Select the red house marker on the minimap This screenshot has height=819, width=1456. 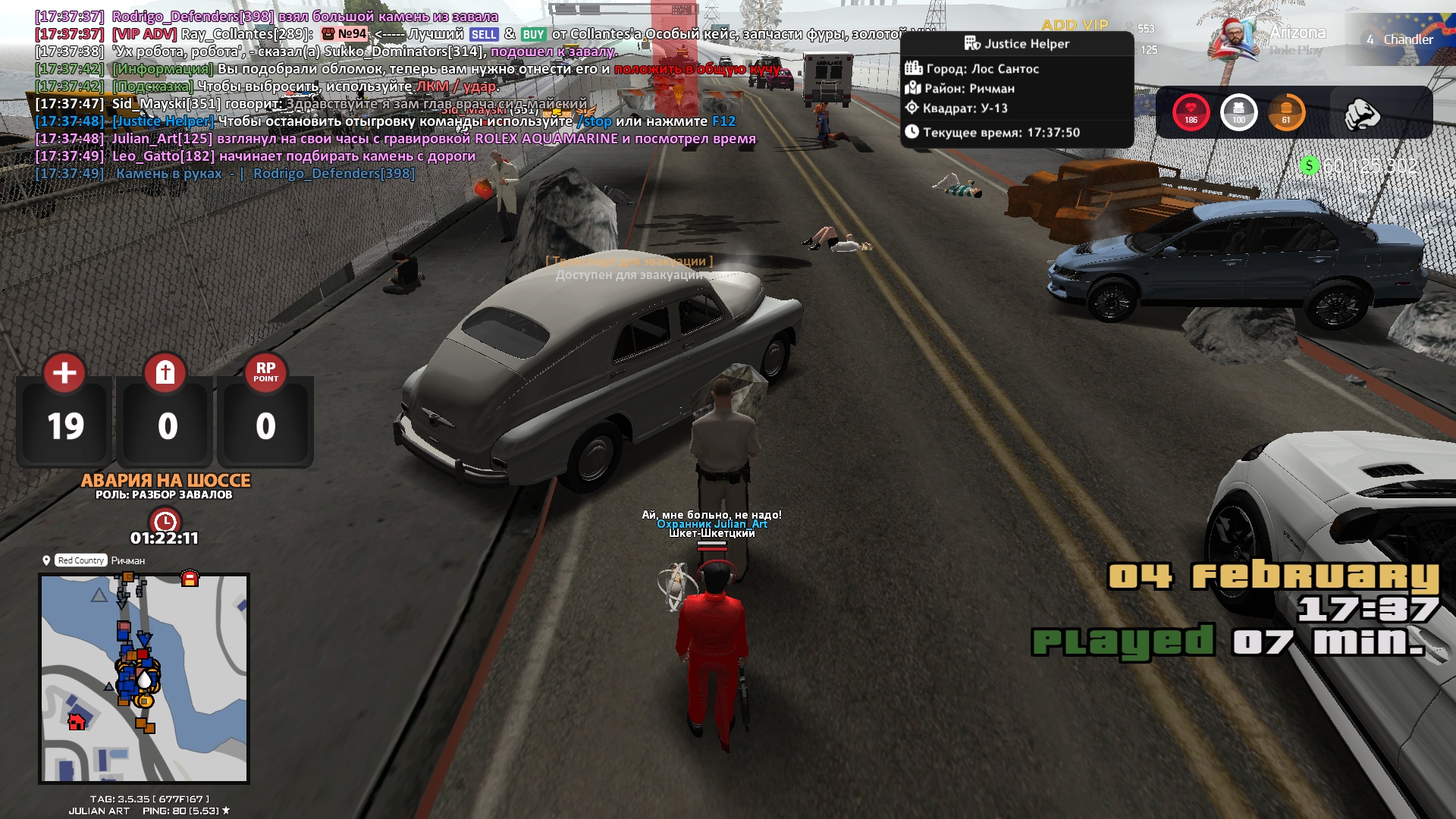tap(77, 721)
